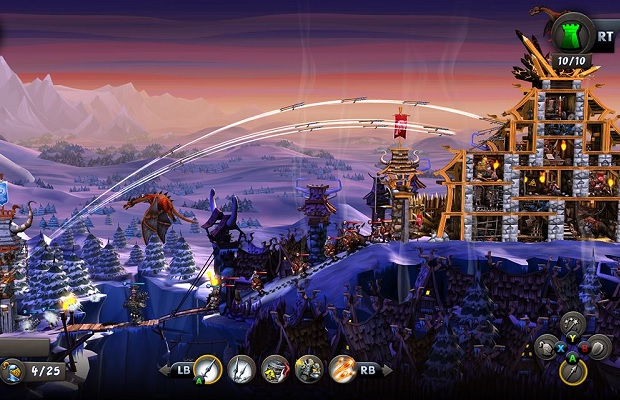Select the yellow bottom action wheel icon
The image size is (620, 400).
[x=572, y=372]
